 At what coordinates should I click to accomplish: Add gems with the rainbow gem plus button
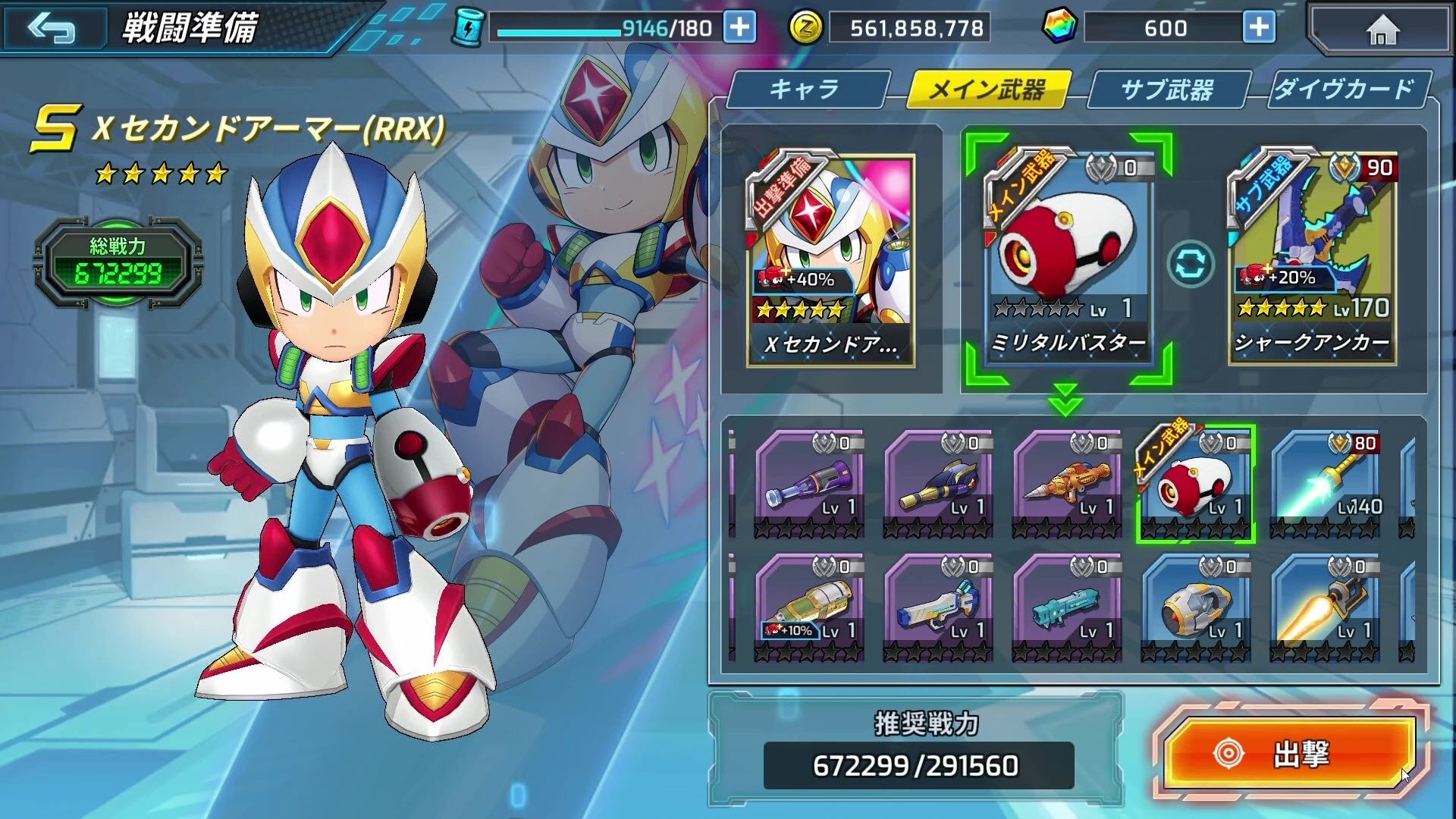tap(1259, 28)
